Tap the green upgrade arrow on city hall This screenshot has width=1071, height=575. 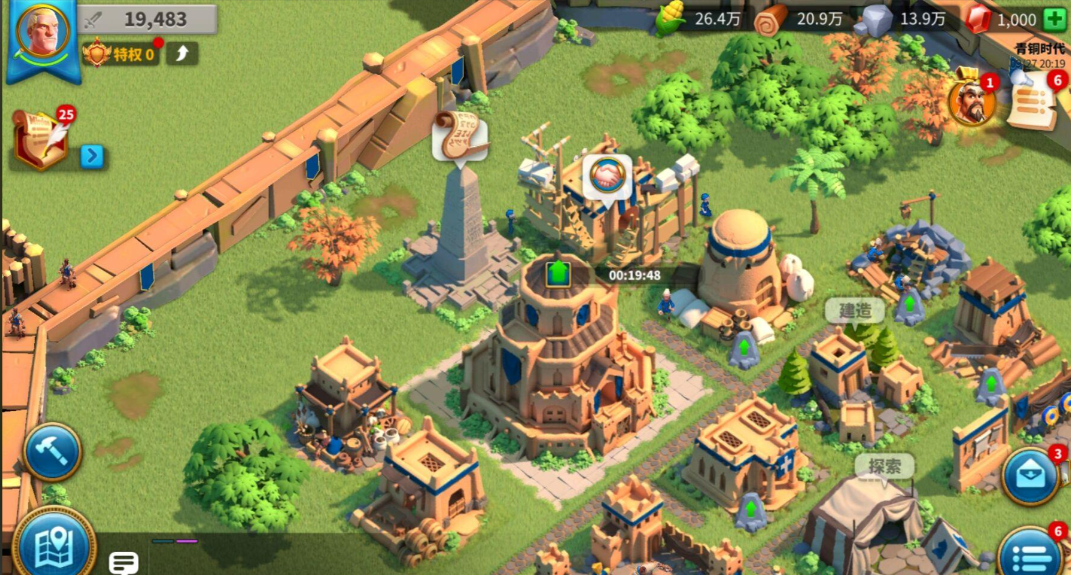pyautogui.click(x=558, y=271)
